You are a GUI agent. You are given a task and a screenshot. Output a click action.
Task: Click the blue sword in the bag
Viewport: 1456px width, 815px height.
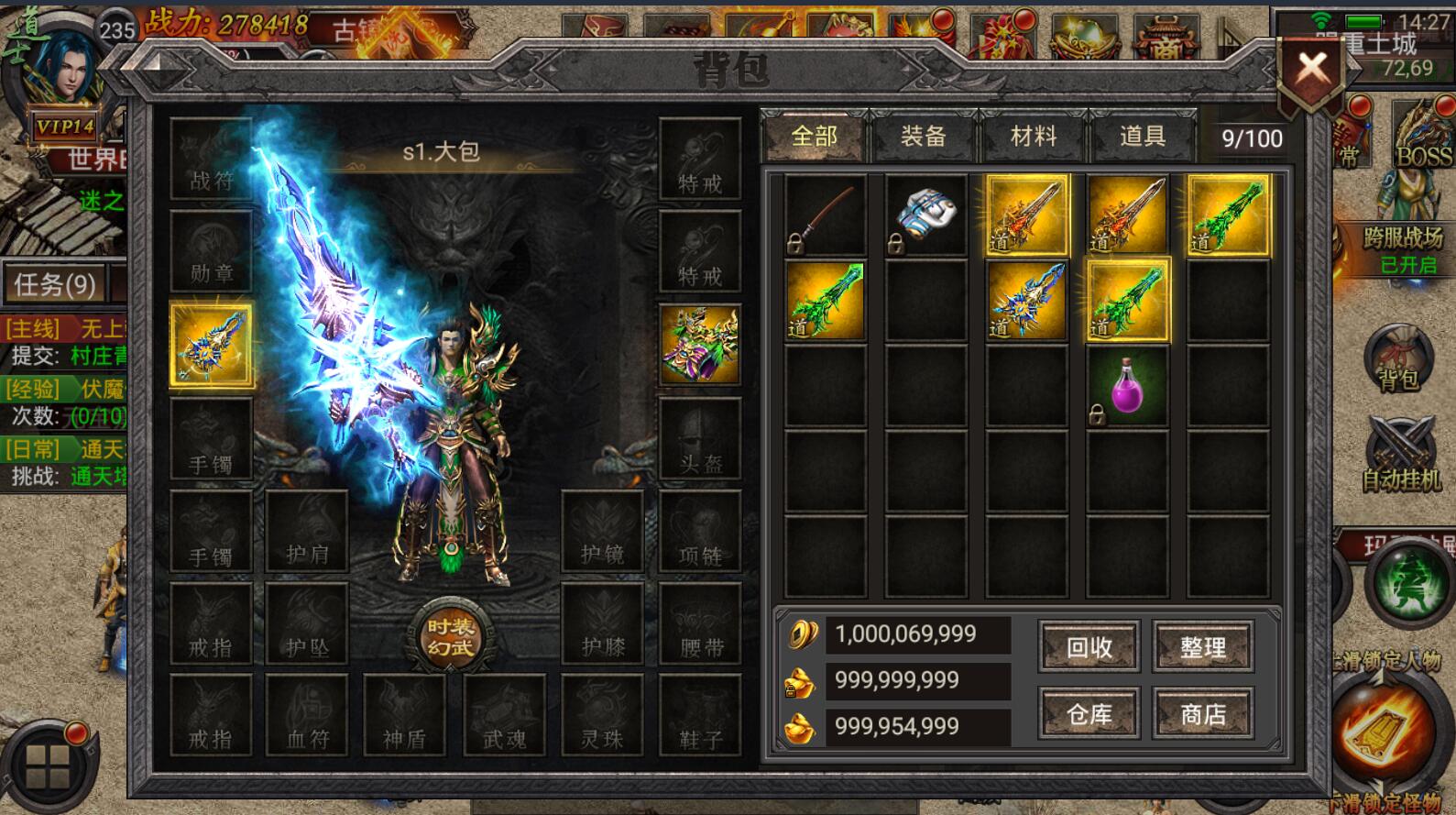(x=1026, y=301)
